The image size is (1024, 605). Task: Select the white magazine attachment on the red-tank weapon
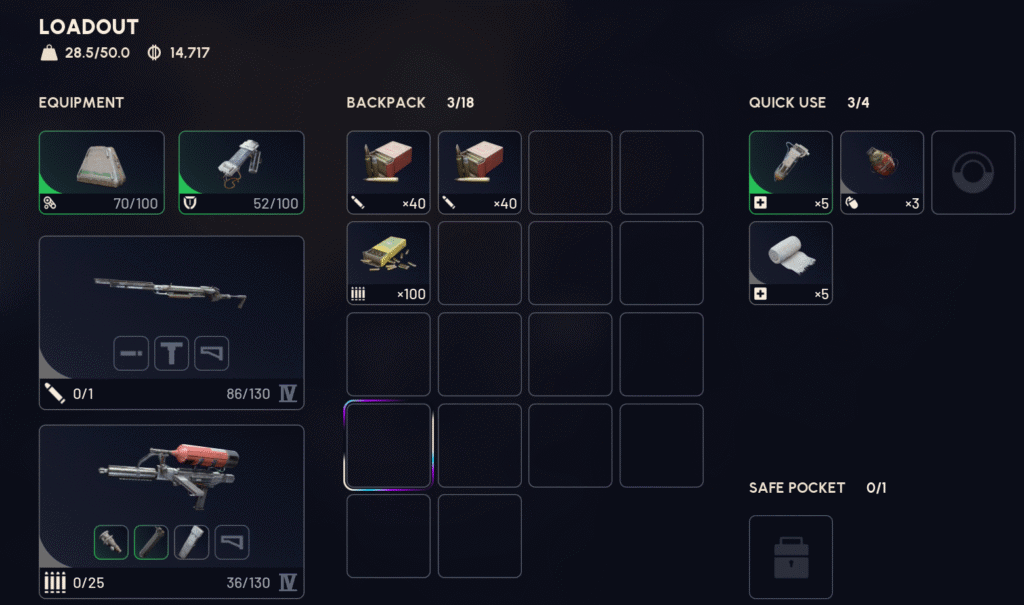pyautogui.click(x=191, y=542)
